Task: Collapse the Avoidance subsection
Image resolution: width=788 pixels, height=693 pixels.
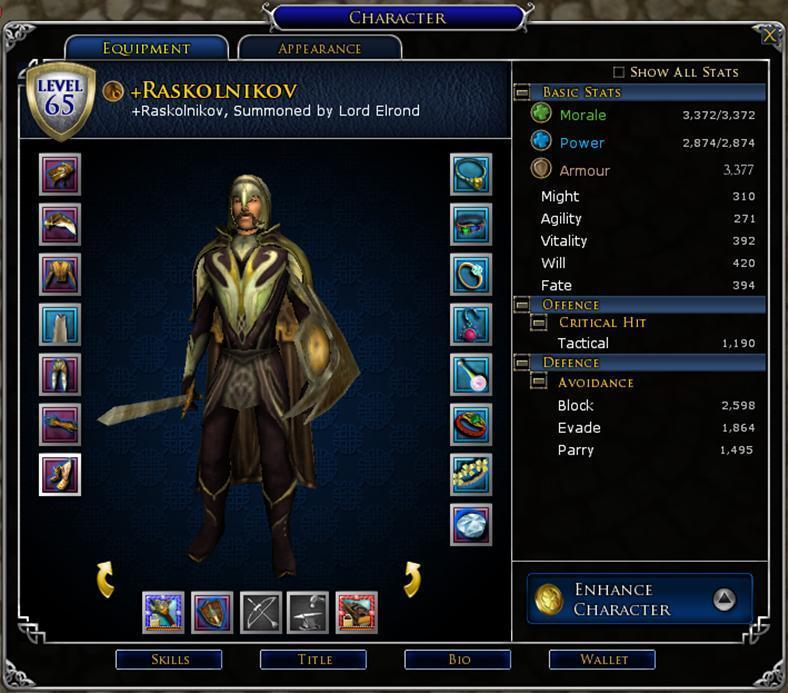Action: (538, 382)
